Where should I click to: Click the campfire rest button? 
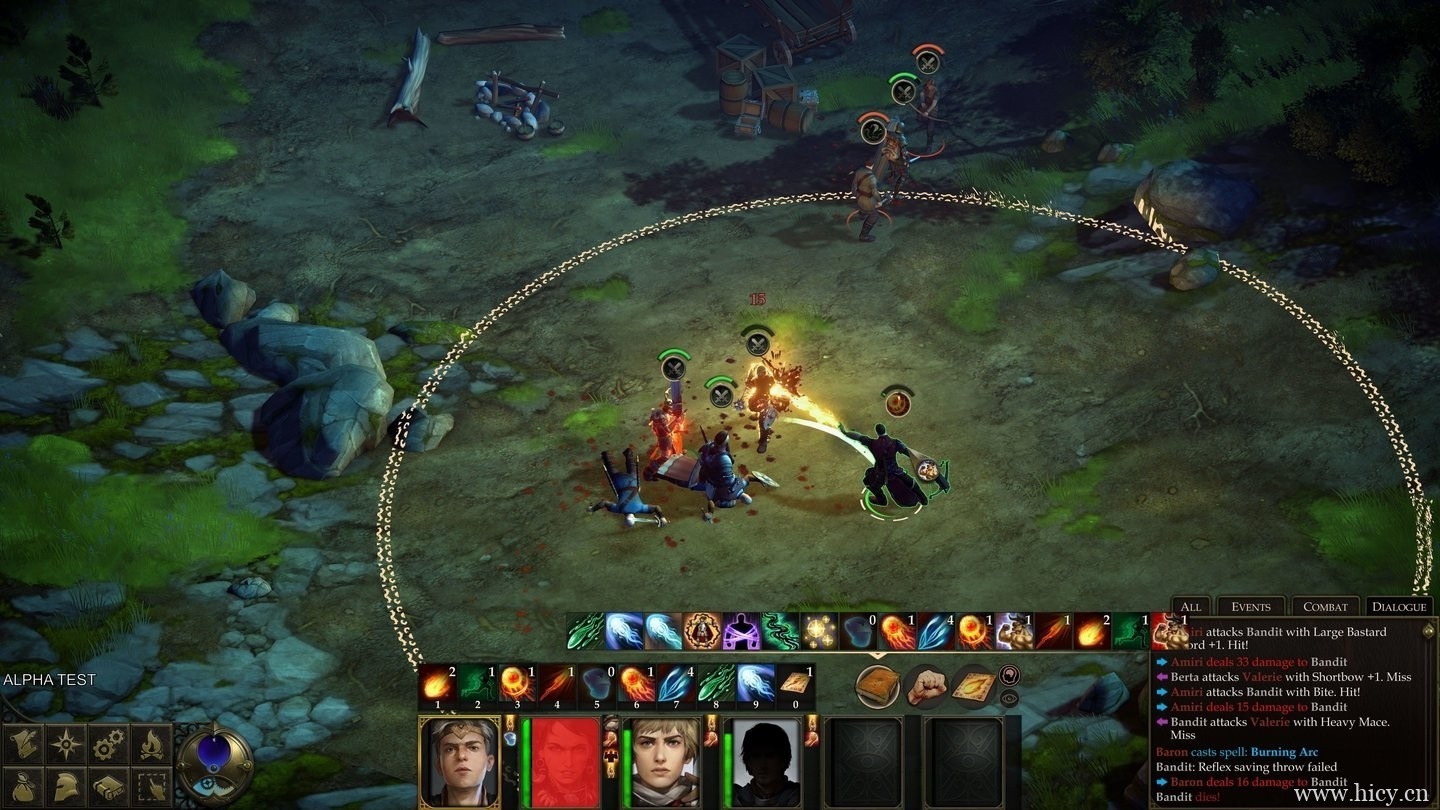pyautogui.click(x=150, y=743)
